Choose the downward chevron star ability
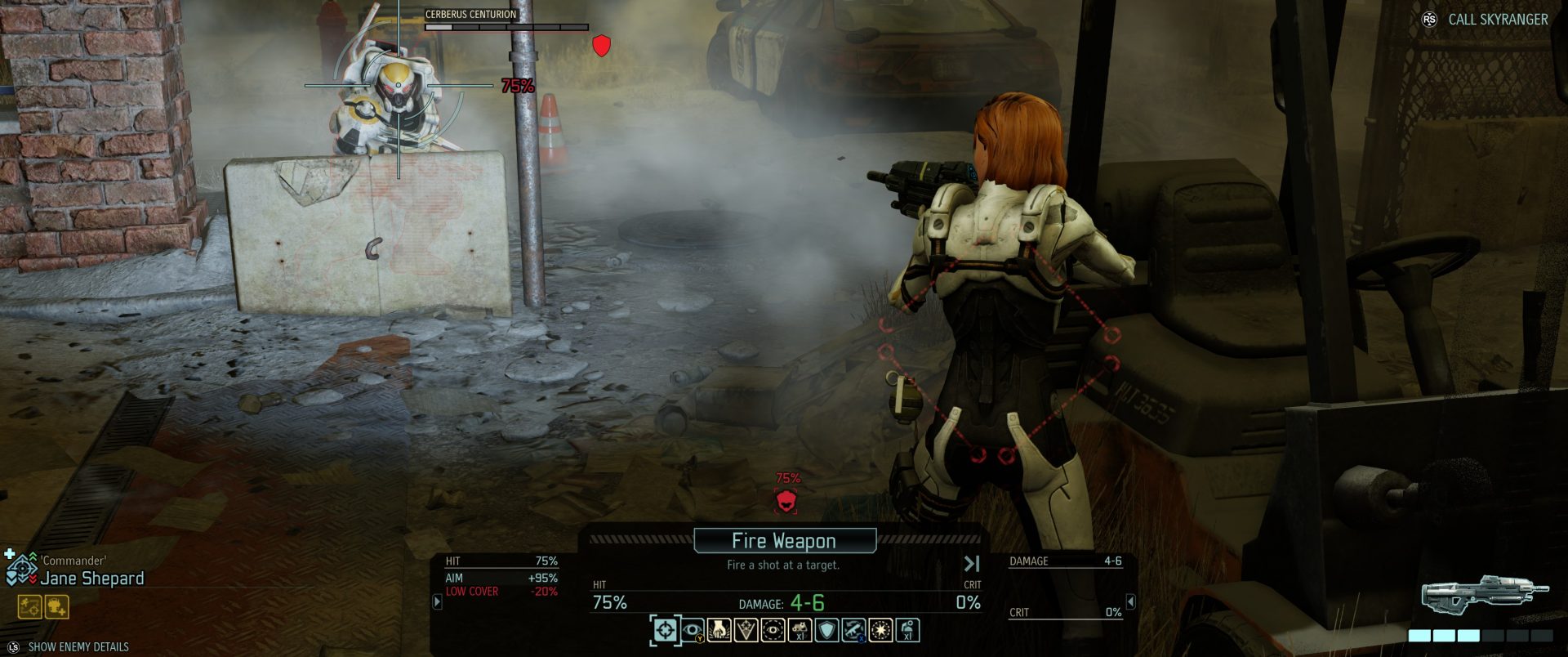Image resolution: width=1568 pixels, height=657 pixels. pyautogui.click(x=746, y=630)
